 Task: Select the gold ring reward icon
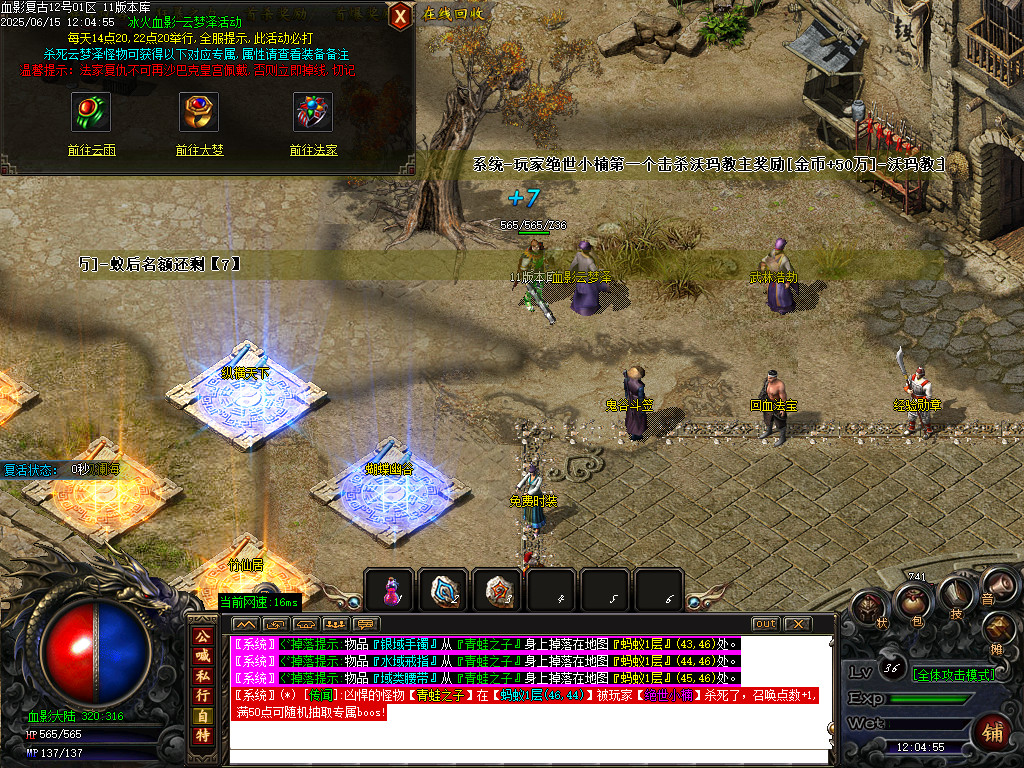(x=199, y=111)
